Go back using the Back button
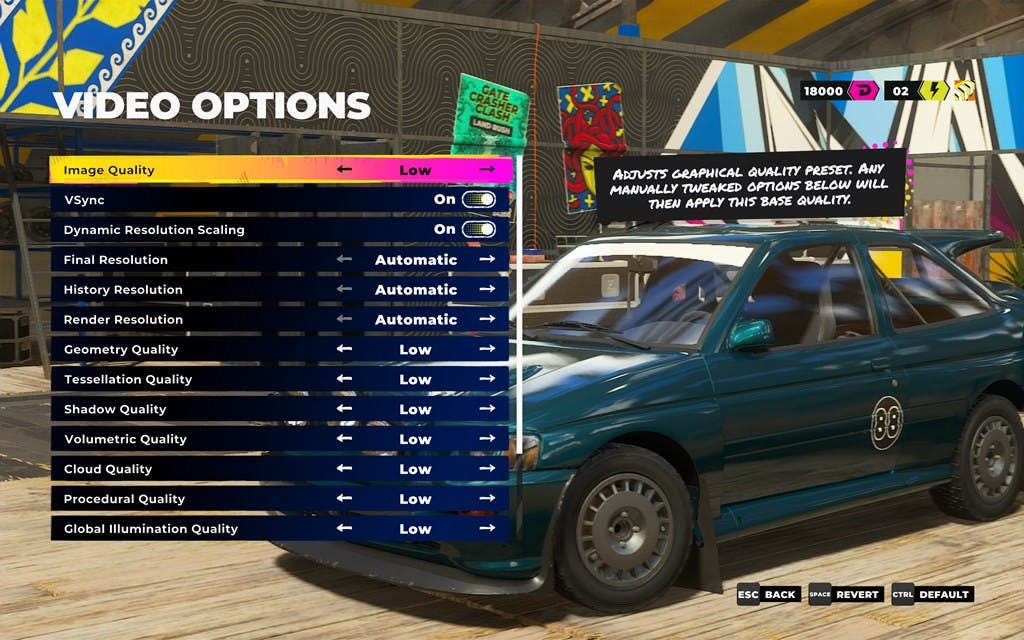 click(x=769, y=594)
